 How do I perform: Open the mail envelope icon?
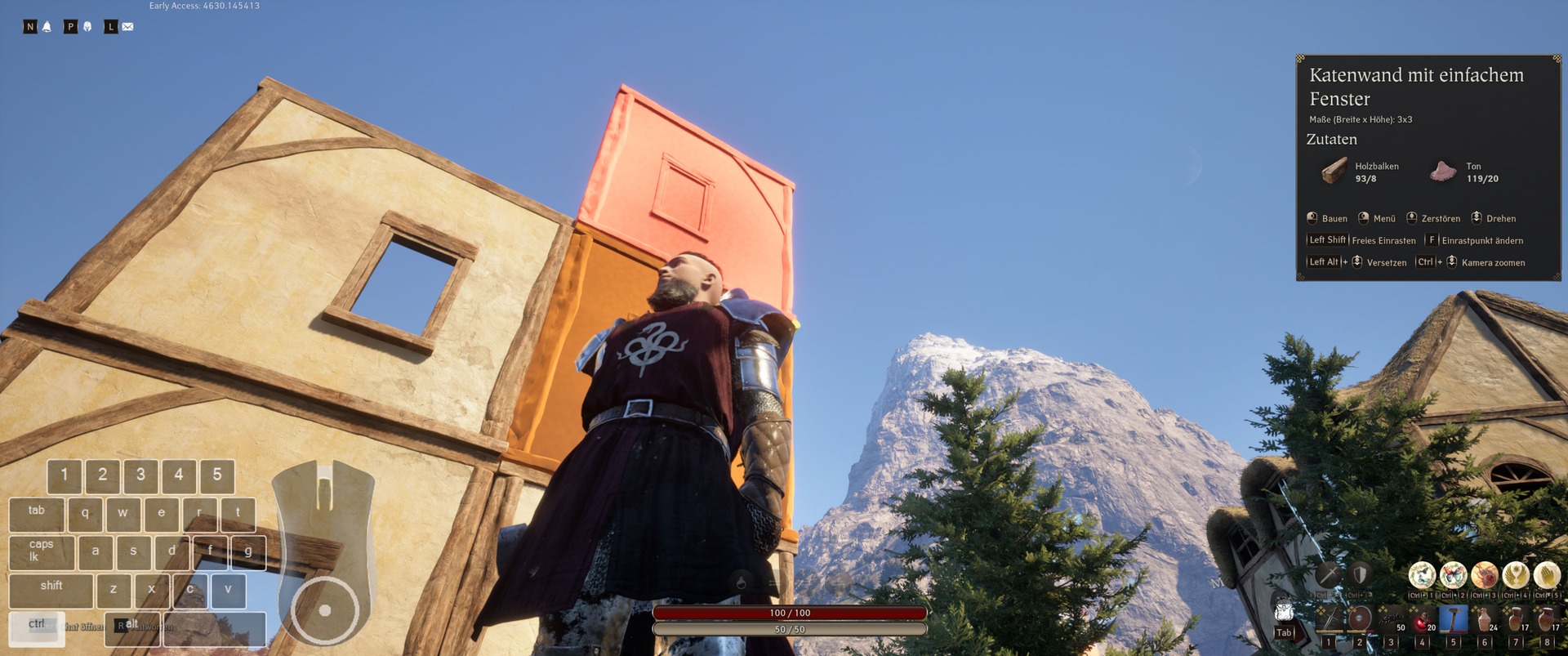point(127,27)
